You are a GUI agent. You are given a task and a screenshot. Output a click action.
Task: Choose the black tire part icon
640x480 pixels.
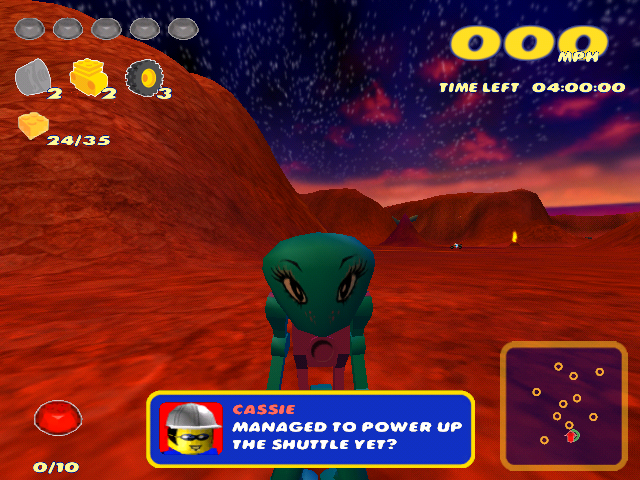click(x=144, y=76)
